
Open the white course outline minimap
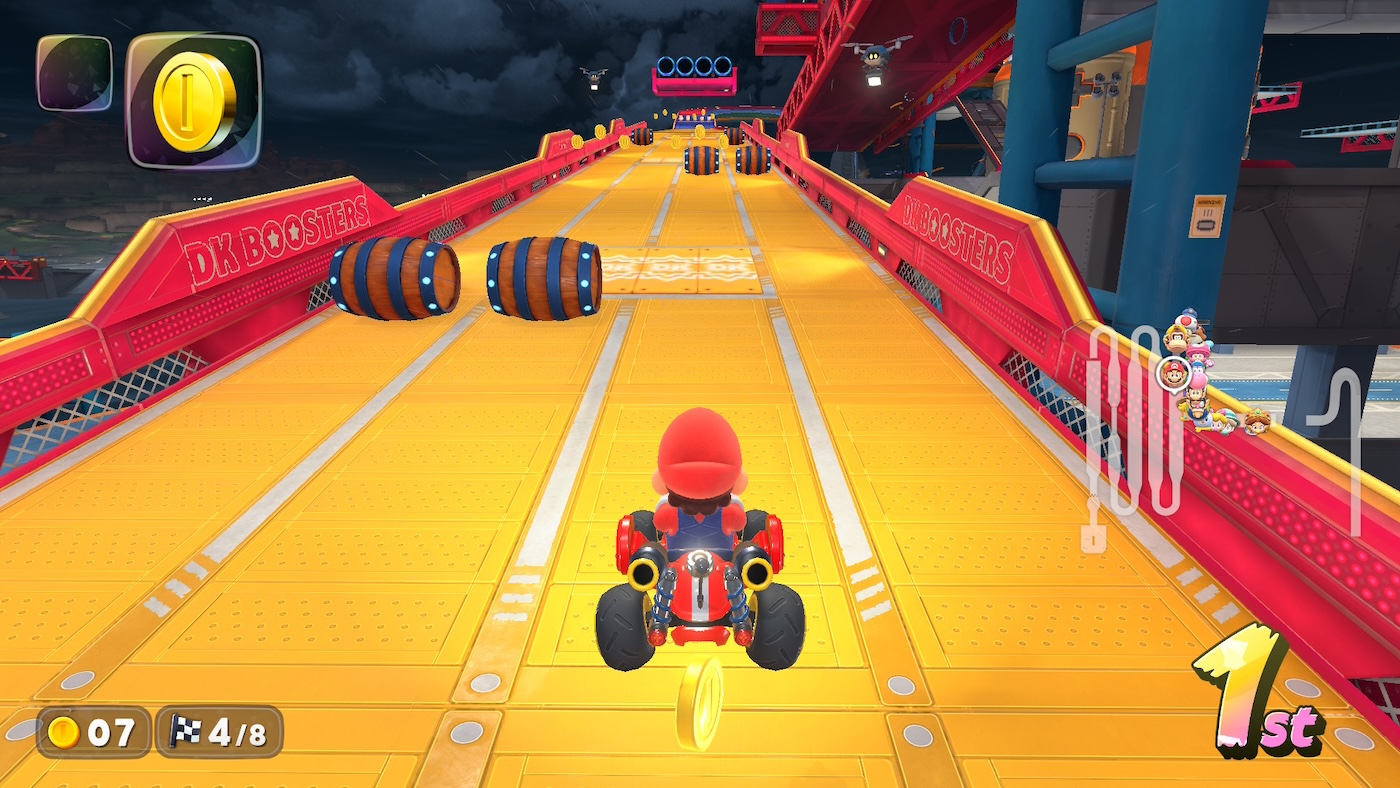(1136, 430)
